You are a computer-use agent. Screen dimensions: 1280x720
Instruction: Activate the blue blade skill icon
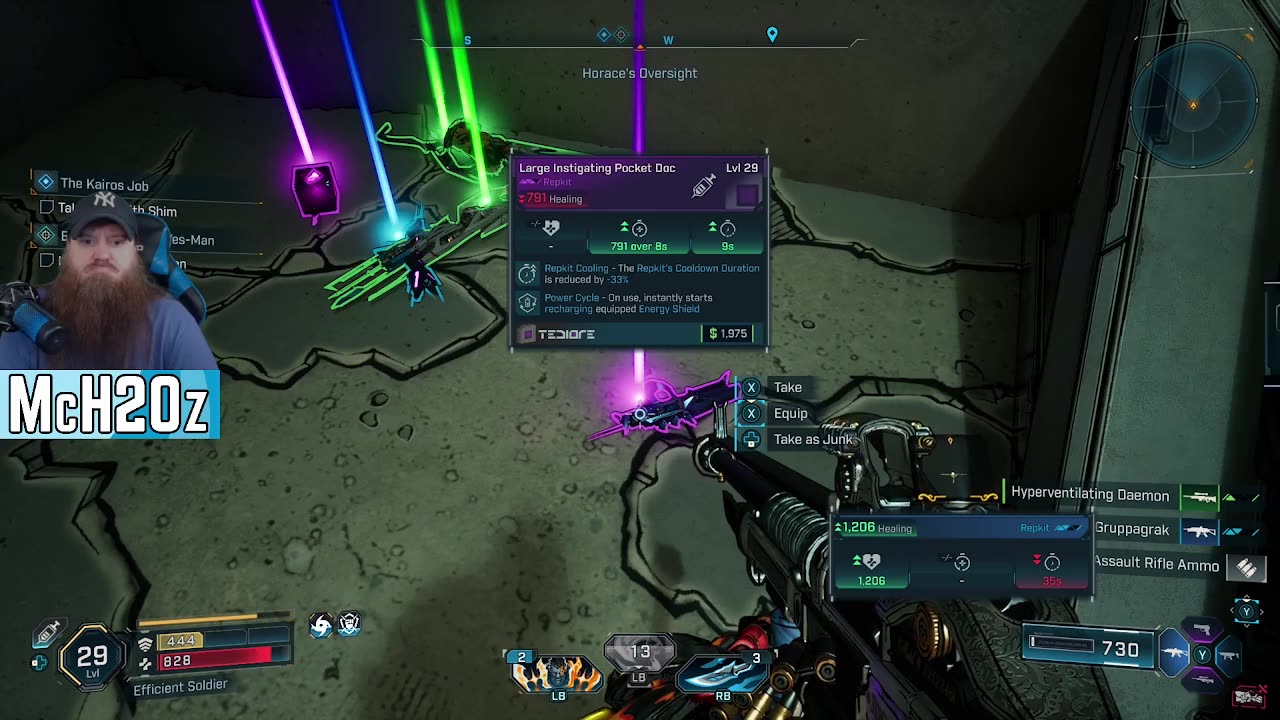[722, 672]
